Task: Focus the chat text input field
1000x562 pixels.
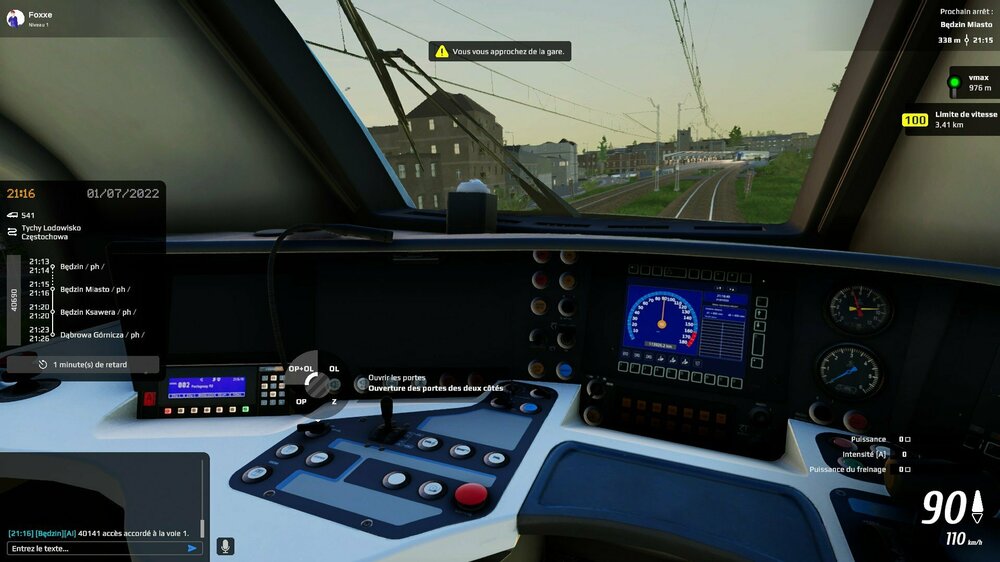Action: pyautogui.click(x=95, y=548)
